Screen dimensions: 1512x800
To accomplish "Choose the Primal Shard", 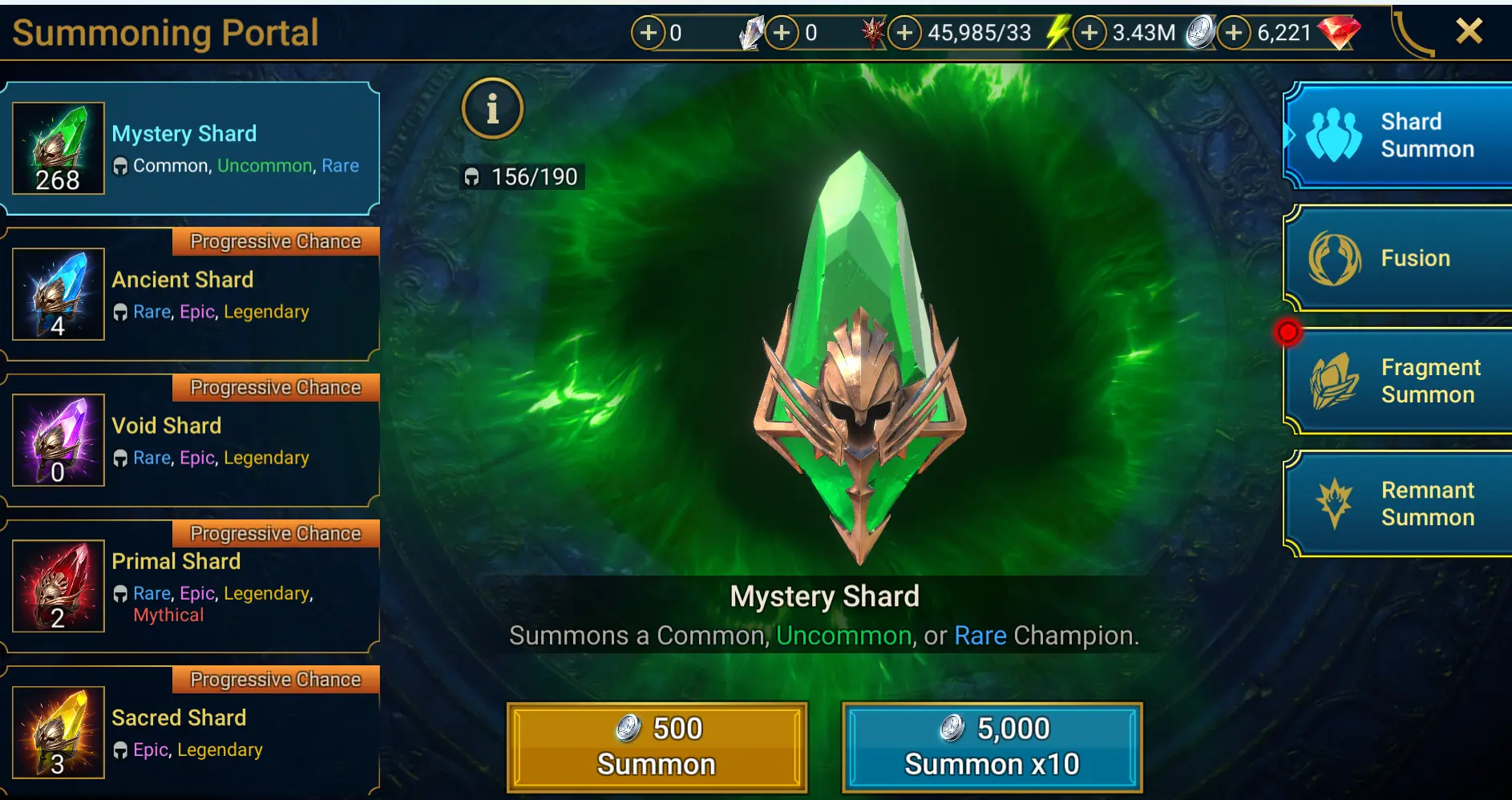I will 191,585.
